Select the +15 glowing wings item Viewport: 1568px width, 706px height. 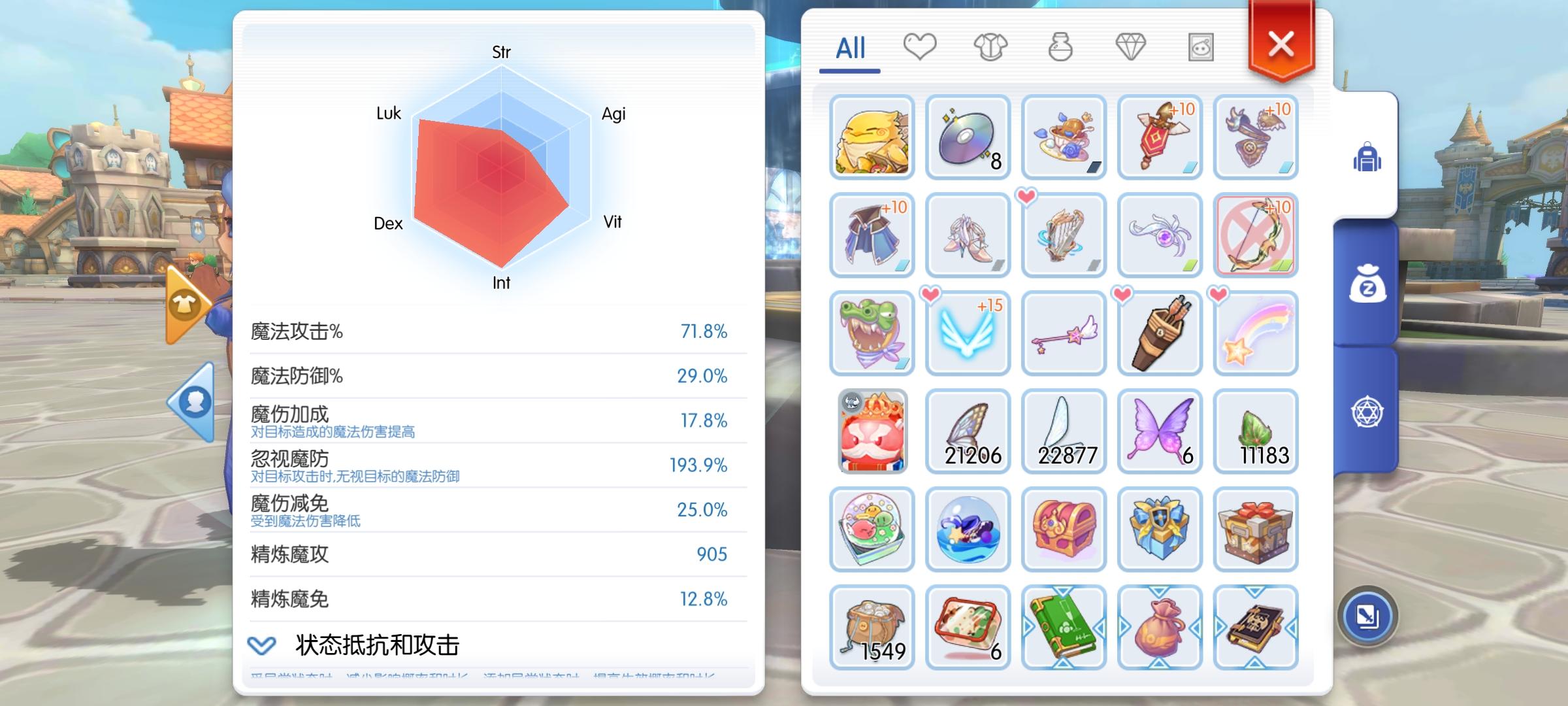(968, 333)
